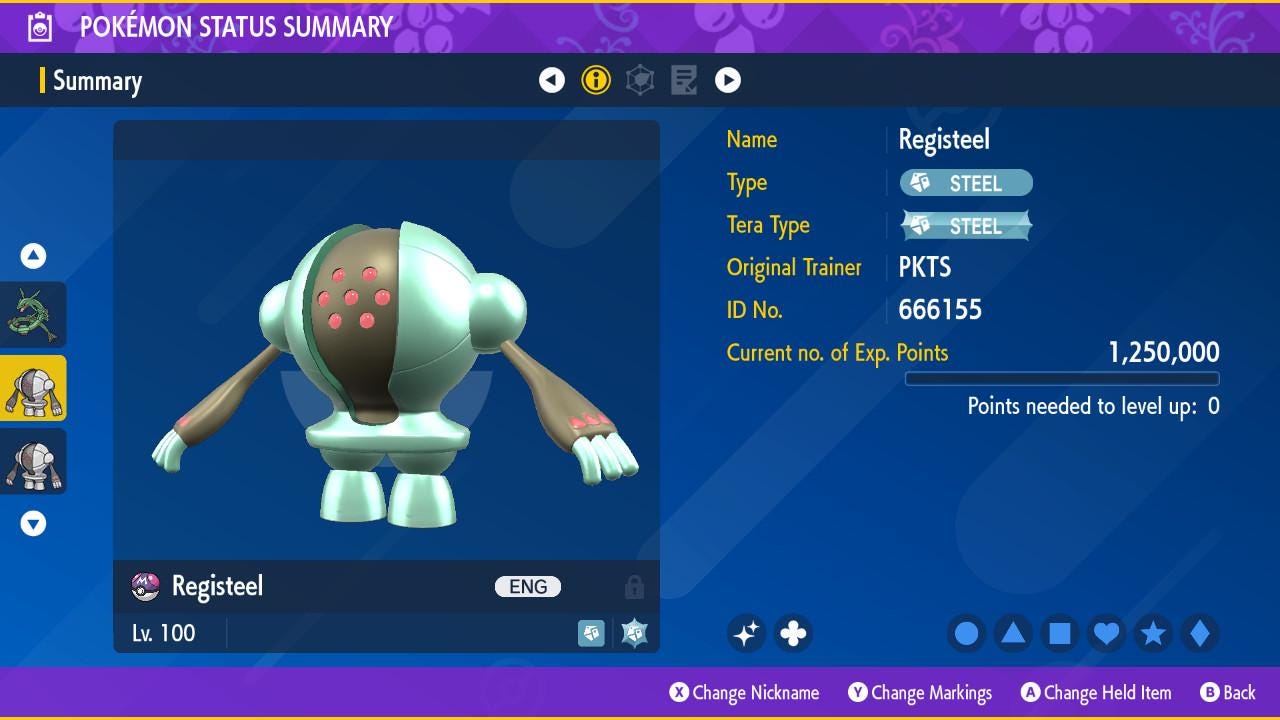This screenshot has width=1280, height=720.
Task: Toggle the triangle marking
Action: pos(1013,633)
